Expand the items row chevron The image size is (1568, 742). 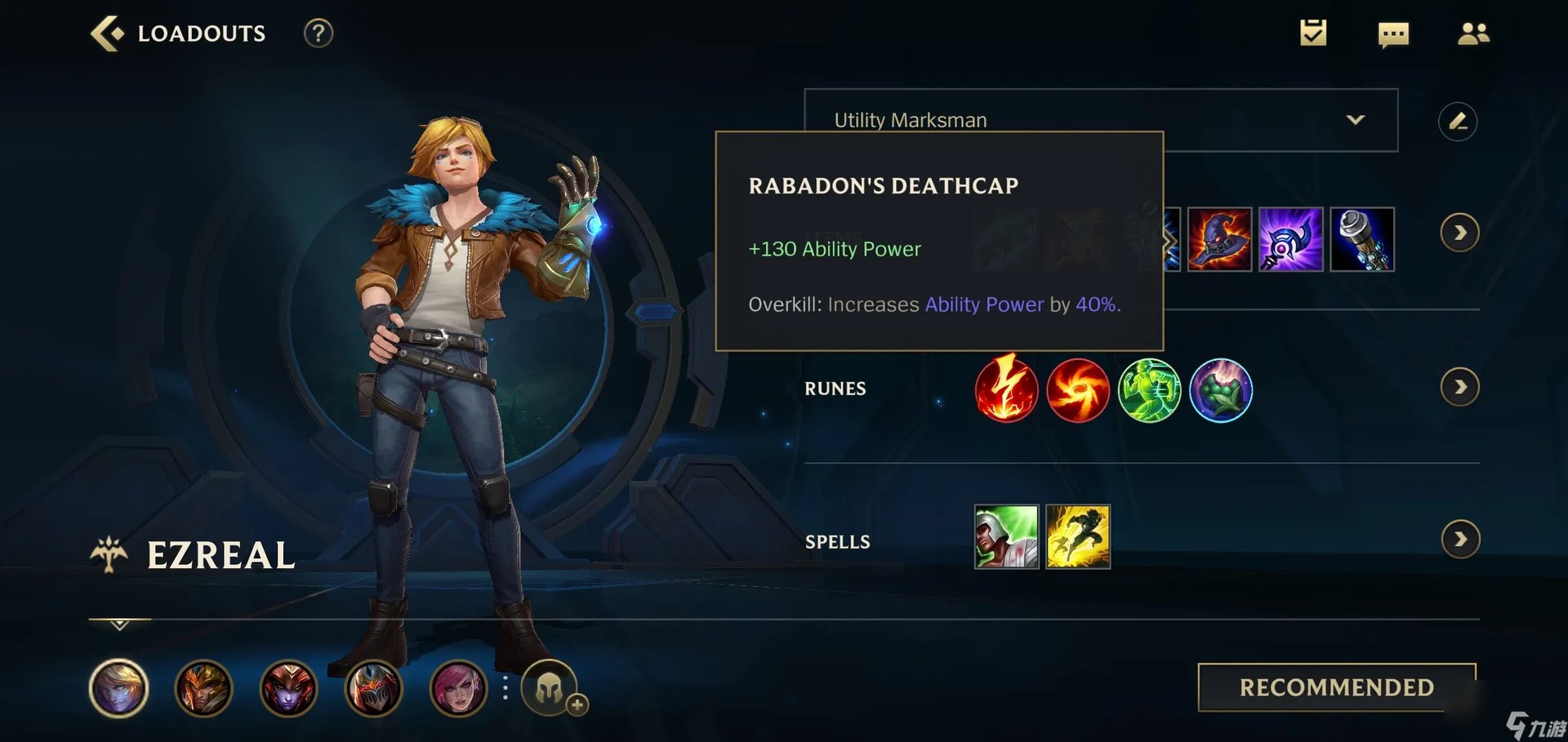click(1460, 233)
